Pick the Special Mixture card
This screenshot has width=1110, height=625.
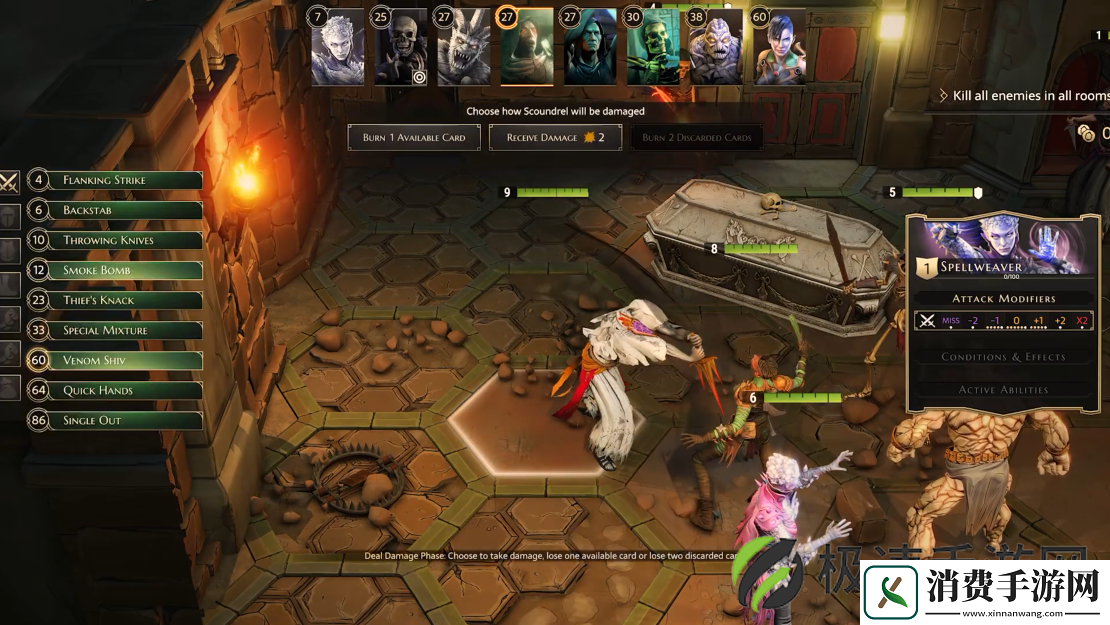tap(117, 331)
